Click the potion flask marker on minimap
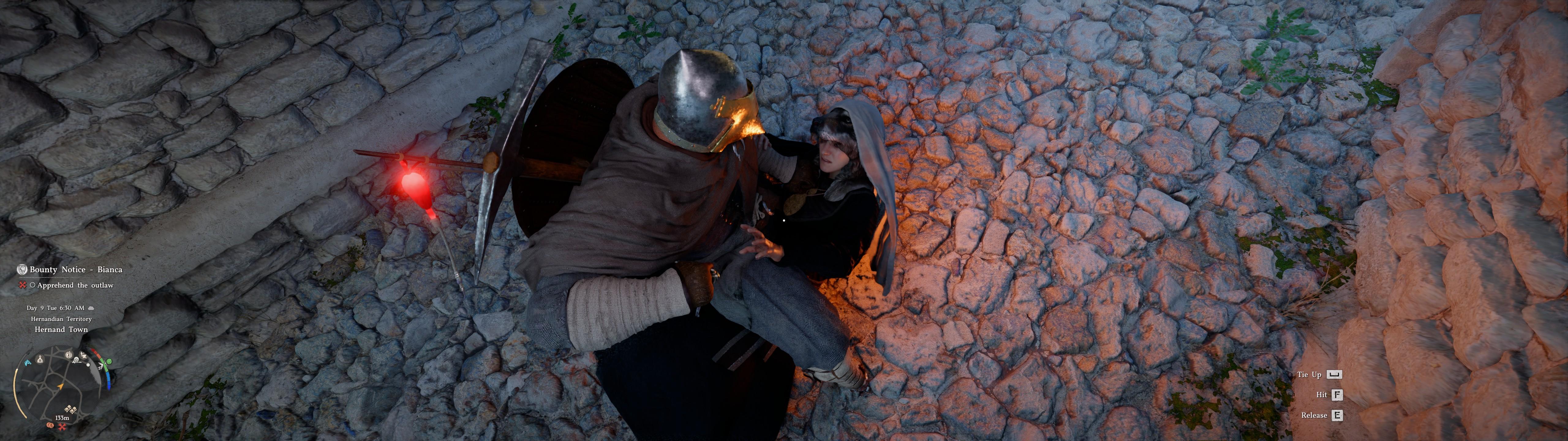 point(40,359)
